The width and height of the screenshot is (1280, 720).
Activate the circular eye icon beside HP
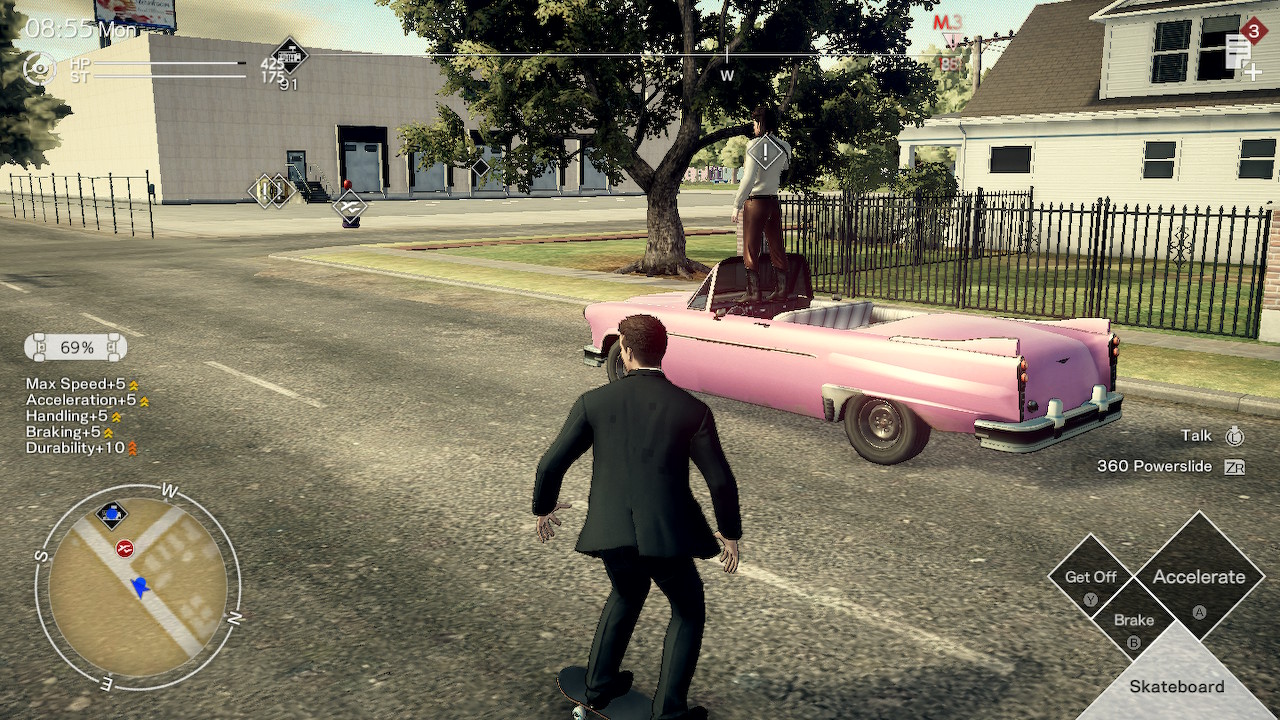tap(39, 68)
